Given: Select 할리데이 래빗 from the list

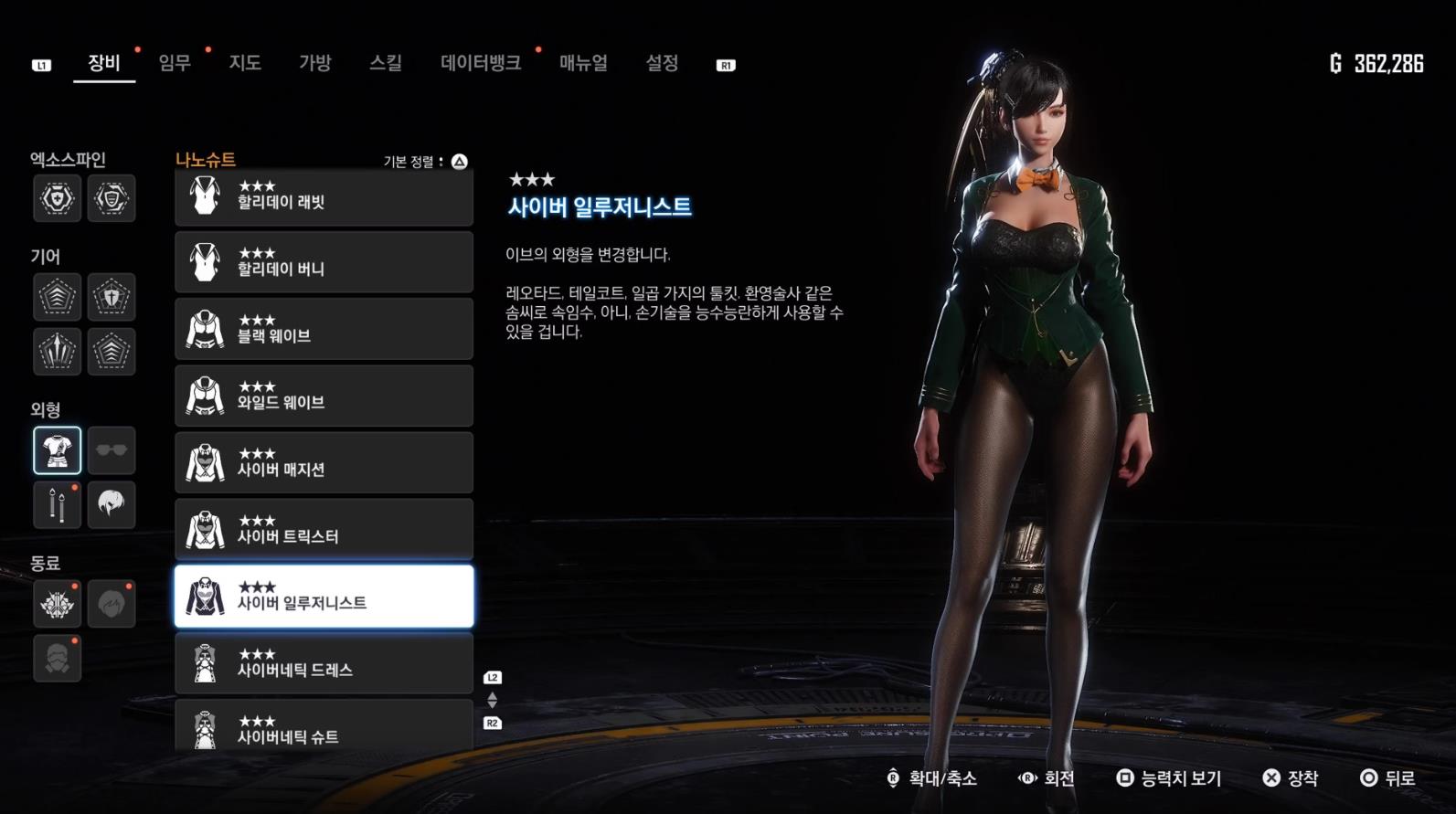Looking at the screenshot, I should (324, 195).
